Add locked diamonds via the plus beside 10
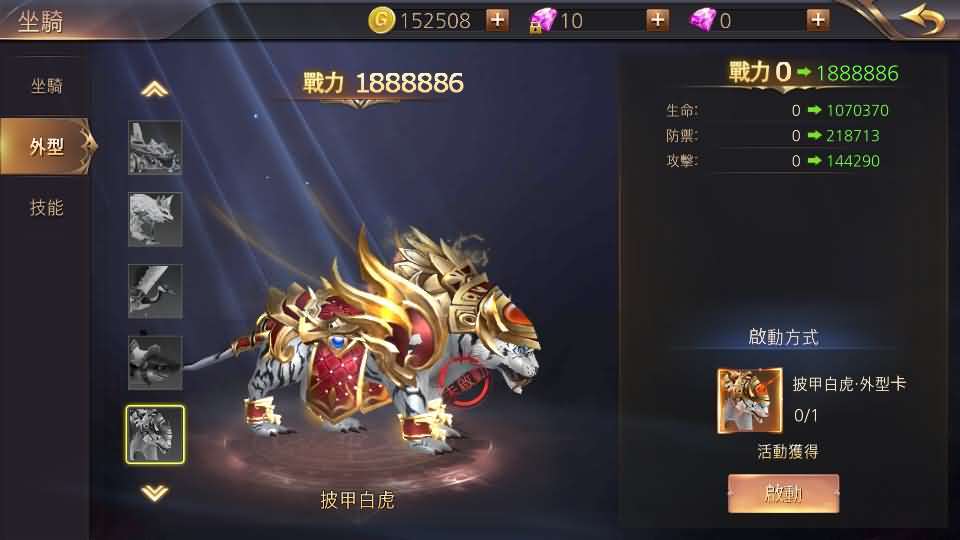Viewport: 960px width, 540px height. (657, 20)
